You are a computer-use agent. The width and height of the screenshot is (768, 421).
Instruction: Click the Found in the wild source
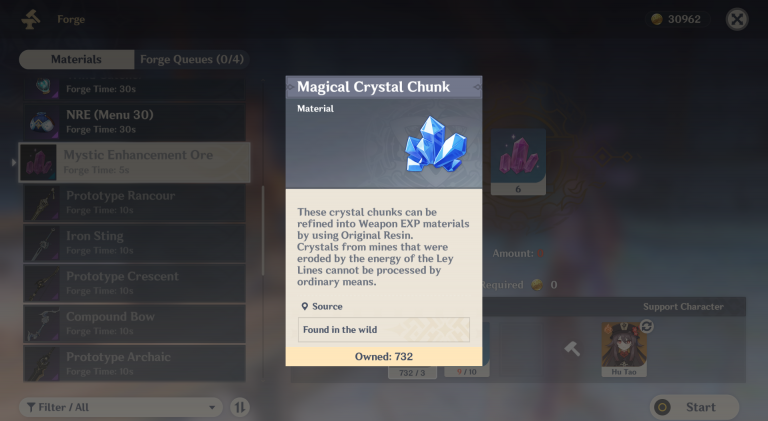[x=384, y=330]
